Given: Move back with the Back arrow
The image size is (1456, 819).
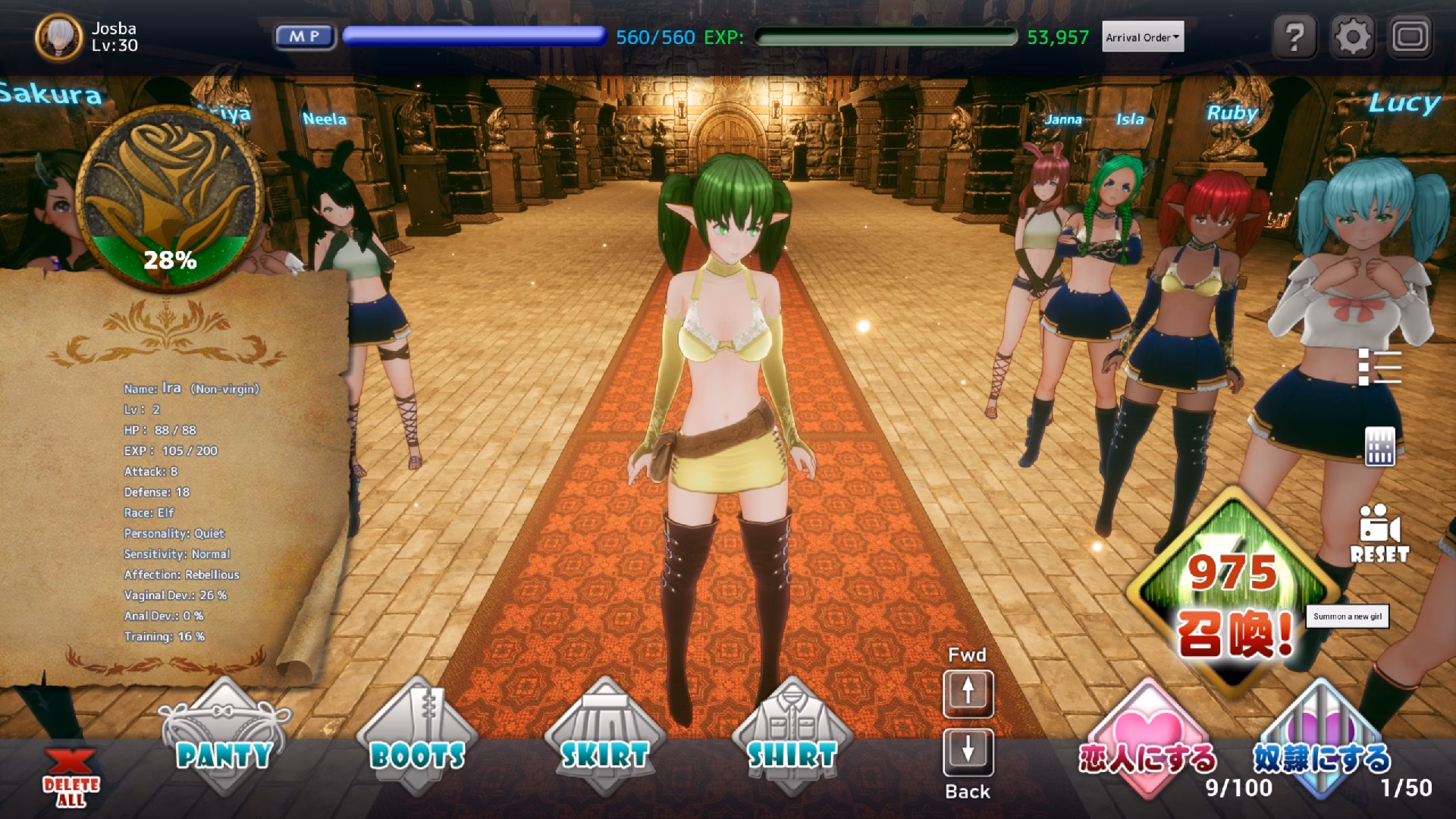Looking at the screenshot, I should click(968, 752).
